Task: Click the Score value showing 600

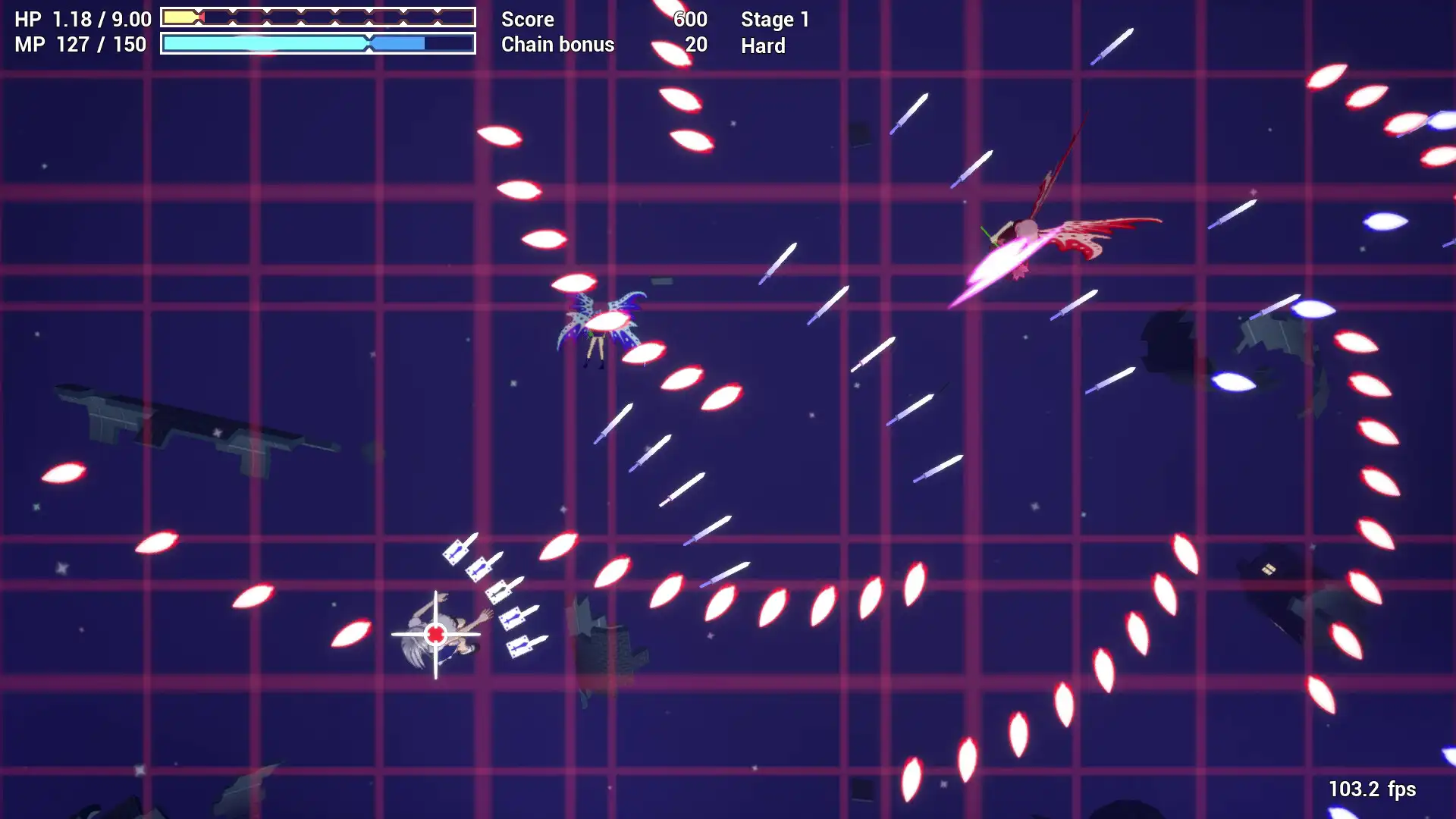Action: pos(690,19)
